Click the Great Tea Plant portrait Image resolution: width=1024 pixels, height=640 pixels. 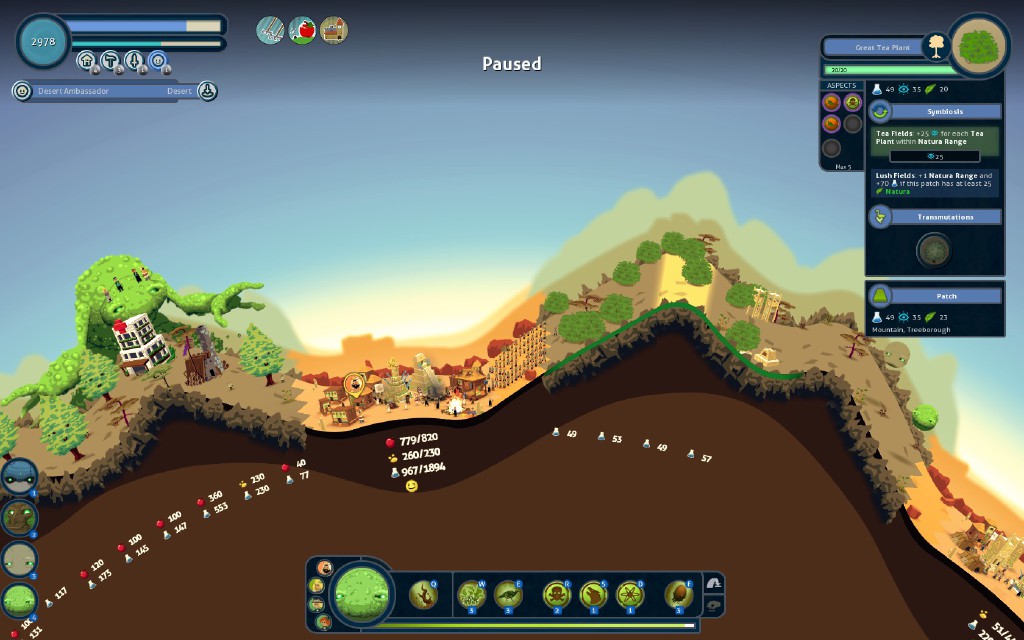979,45
